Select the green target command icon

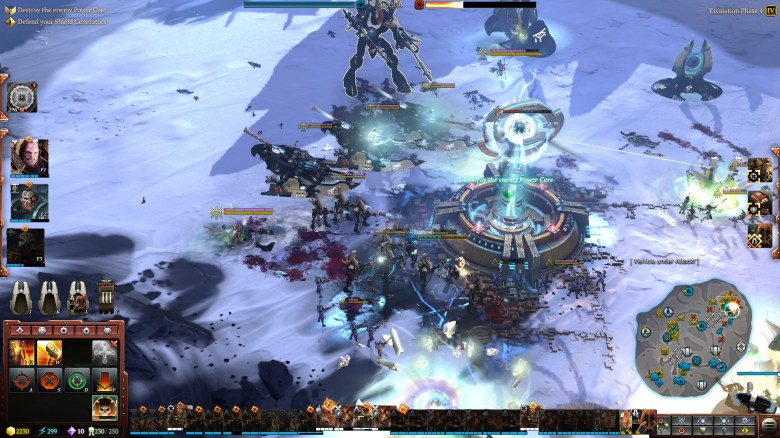pyautogui.click(x=77, y=380)
